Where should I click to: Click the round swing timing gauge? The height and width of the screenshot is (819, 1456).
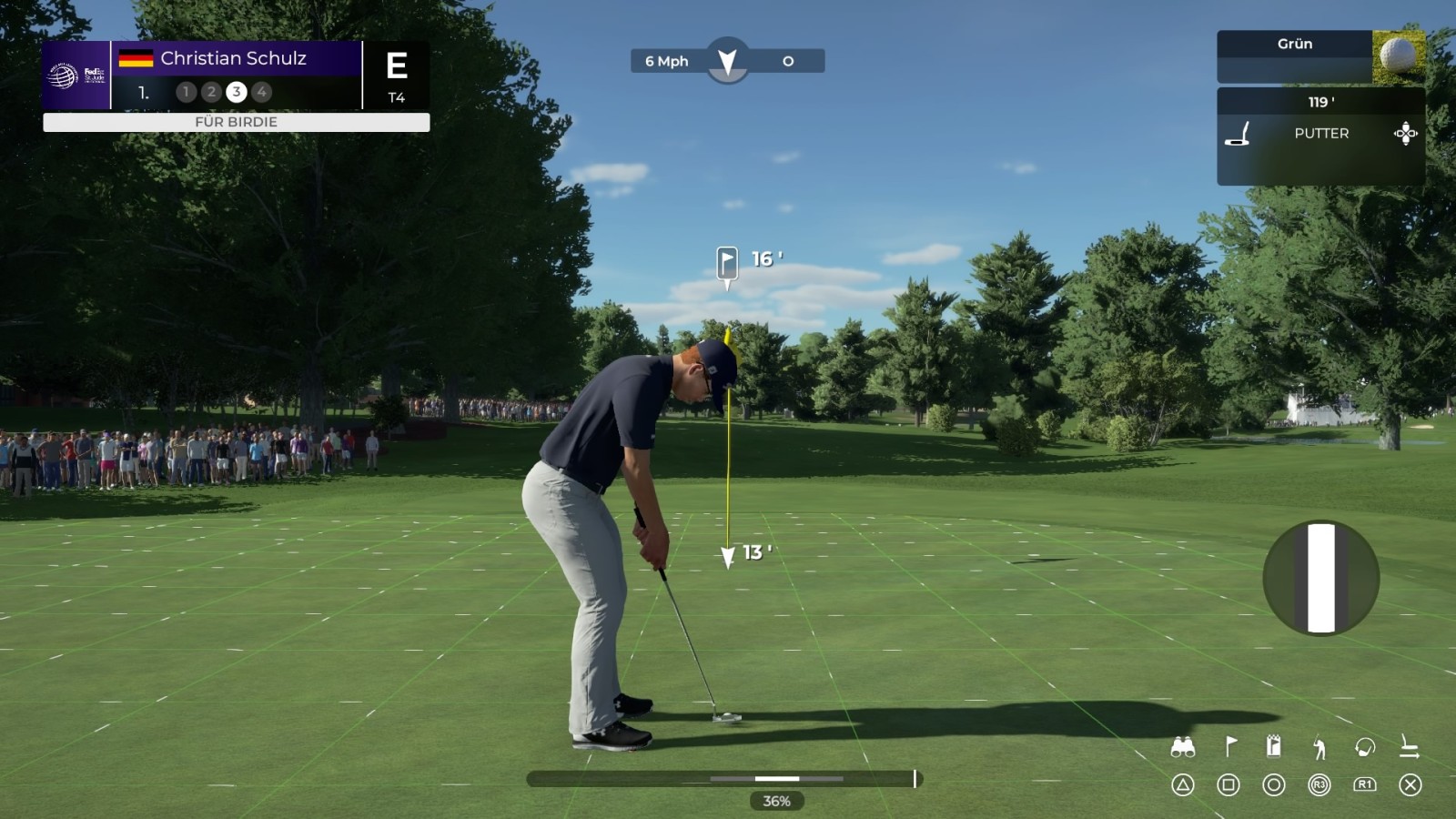[1321, 578]
